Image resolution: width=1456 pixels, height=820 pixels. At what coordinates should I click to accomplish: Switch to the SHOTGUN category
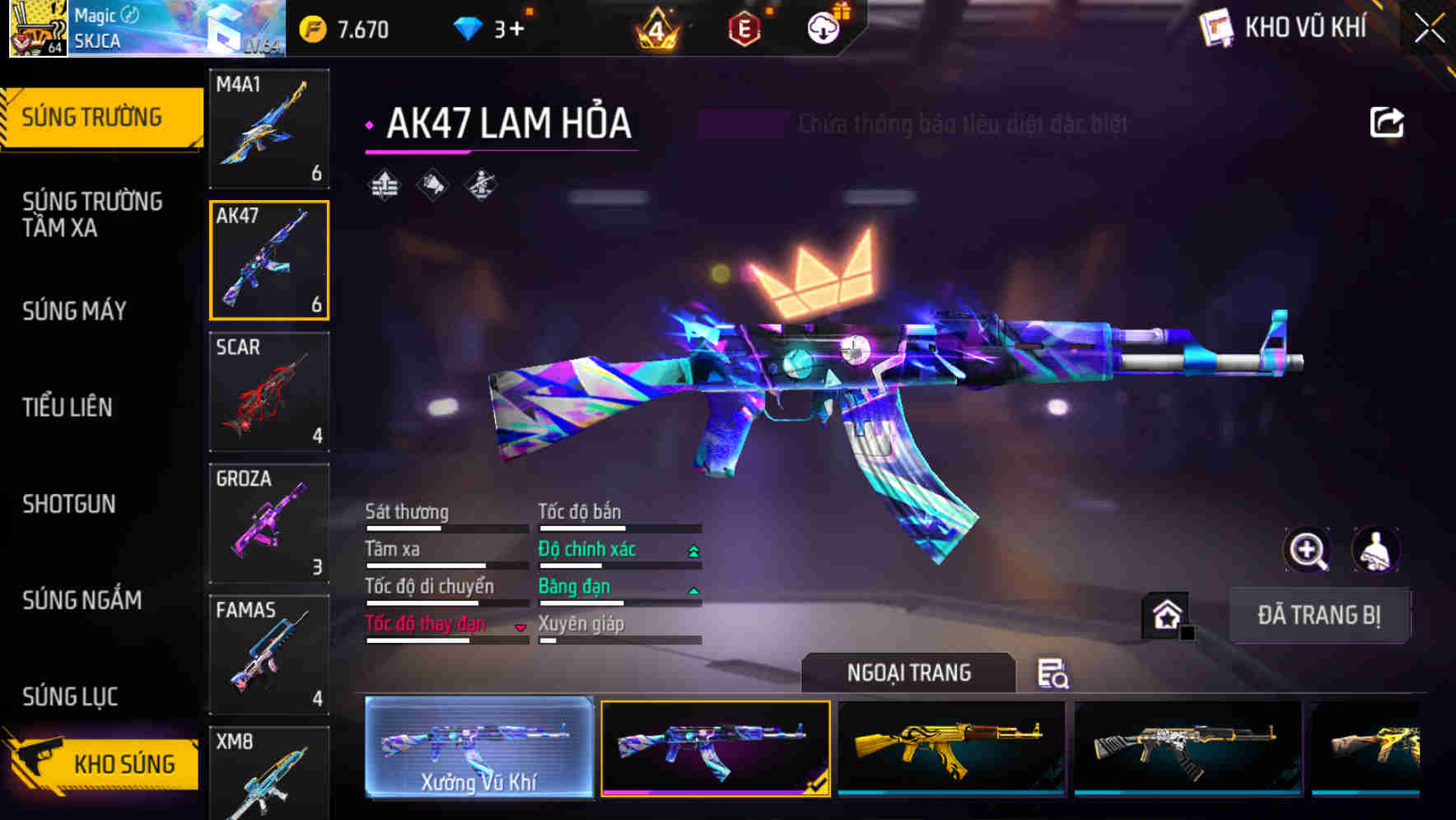coord(69,504)
